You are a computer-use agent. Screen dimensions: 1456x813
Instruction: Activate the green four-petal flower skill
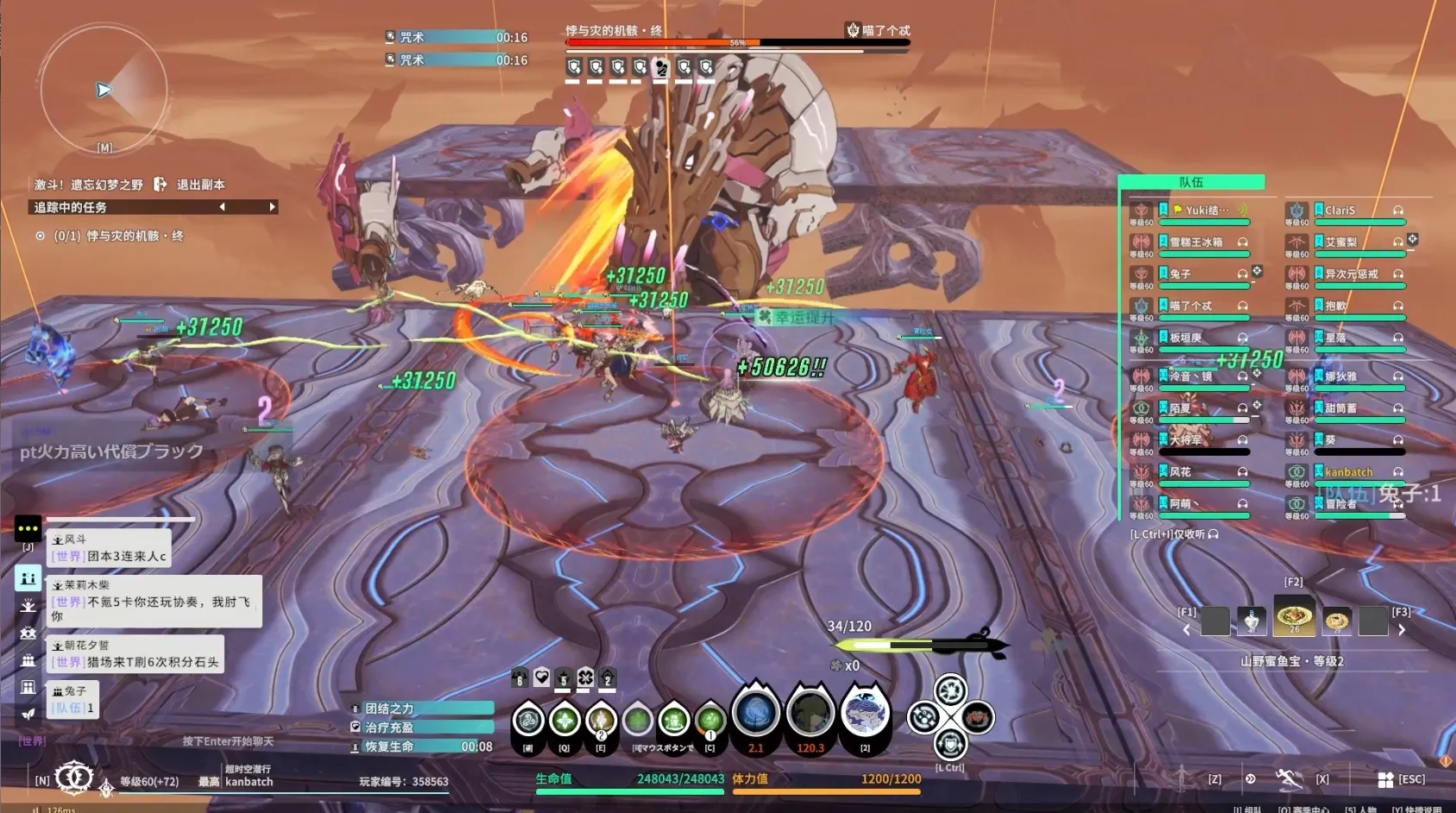564,720
